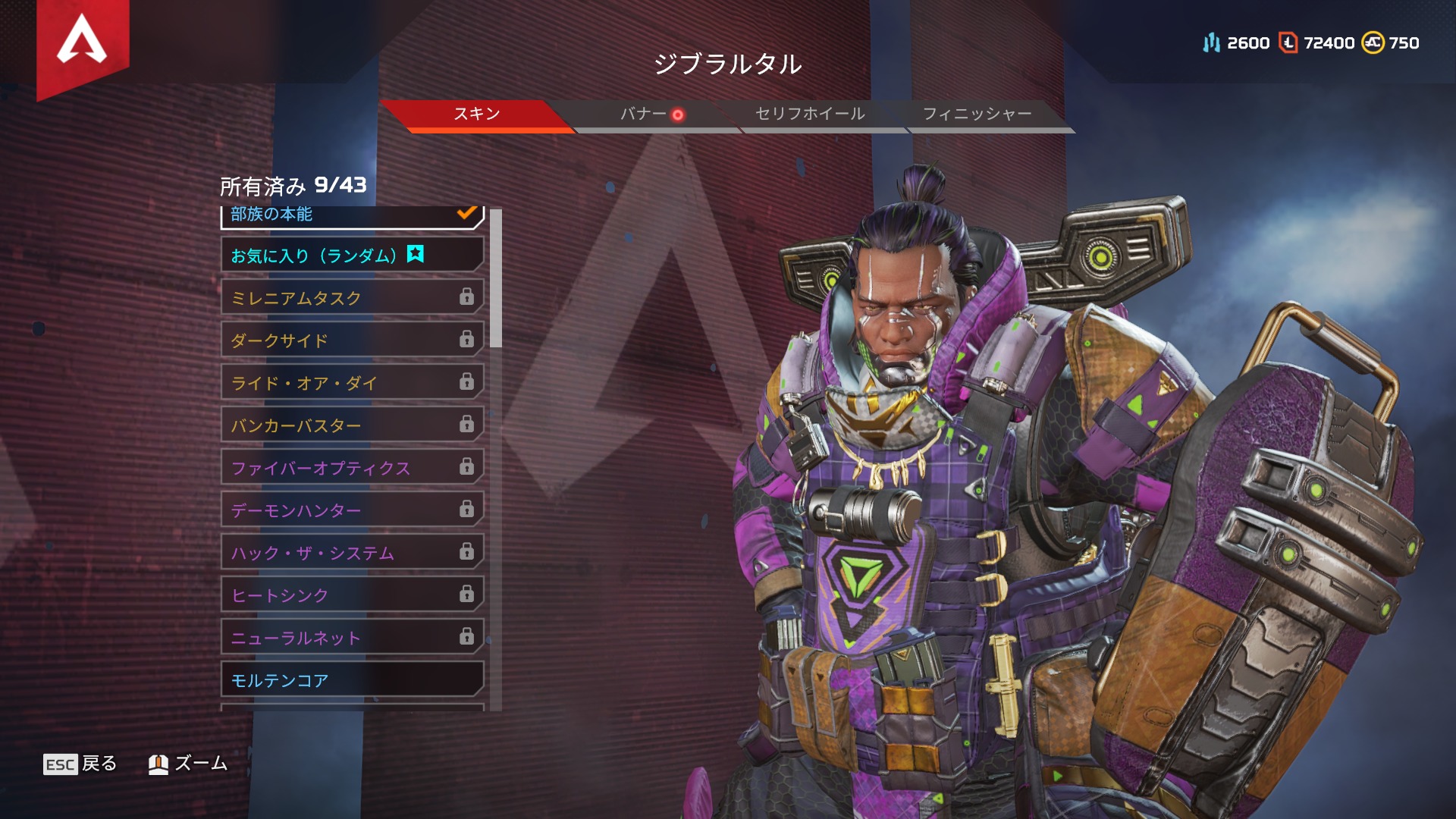Image resolution: width=1456 pixels, height=819 pixels.
Task: Switch to the スキン tab
Action: pos(476,115)
